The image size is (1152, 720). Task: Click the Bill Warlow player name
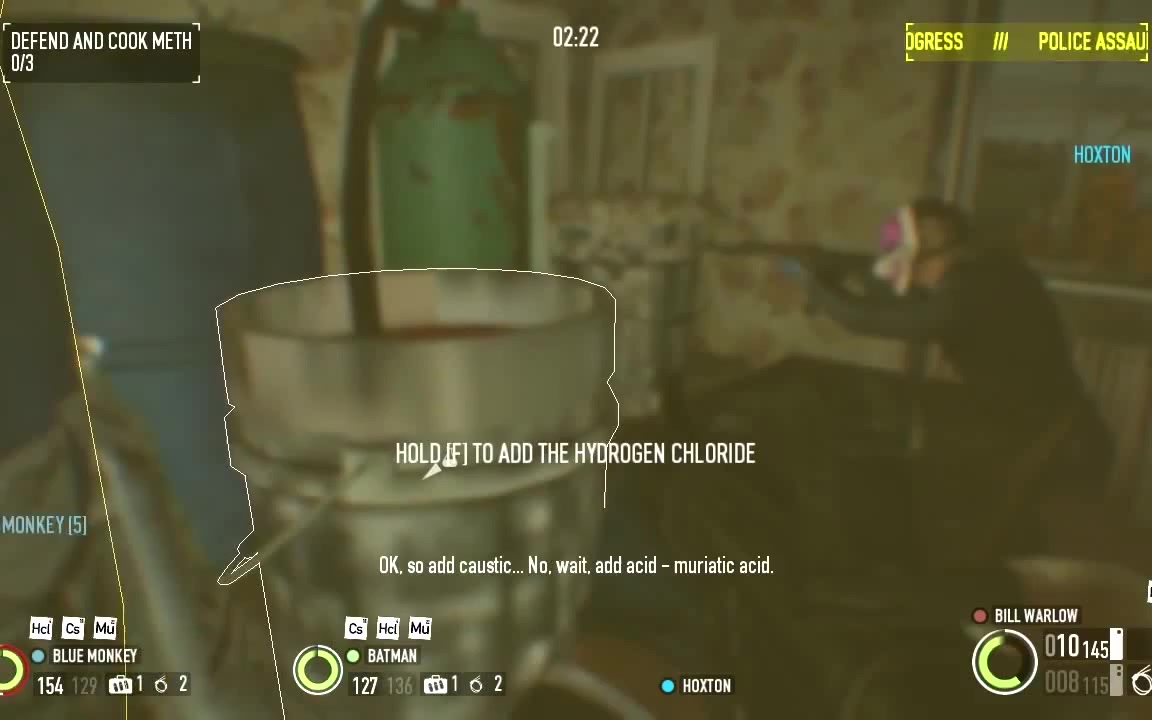(1035, 616)
